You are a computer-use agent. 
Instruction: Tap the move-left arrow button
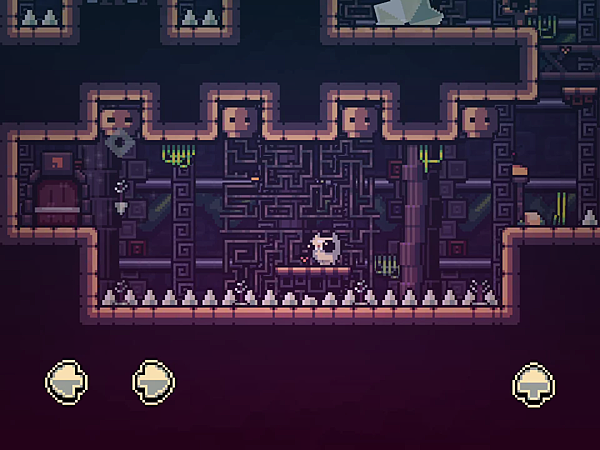(x=67, y=381)
